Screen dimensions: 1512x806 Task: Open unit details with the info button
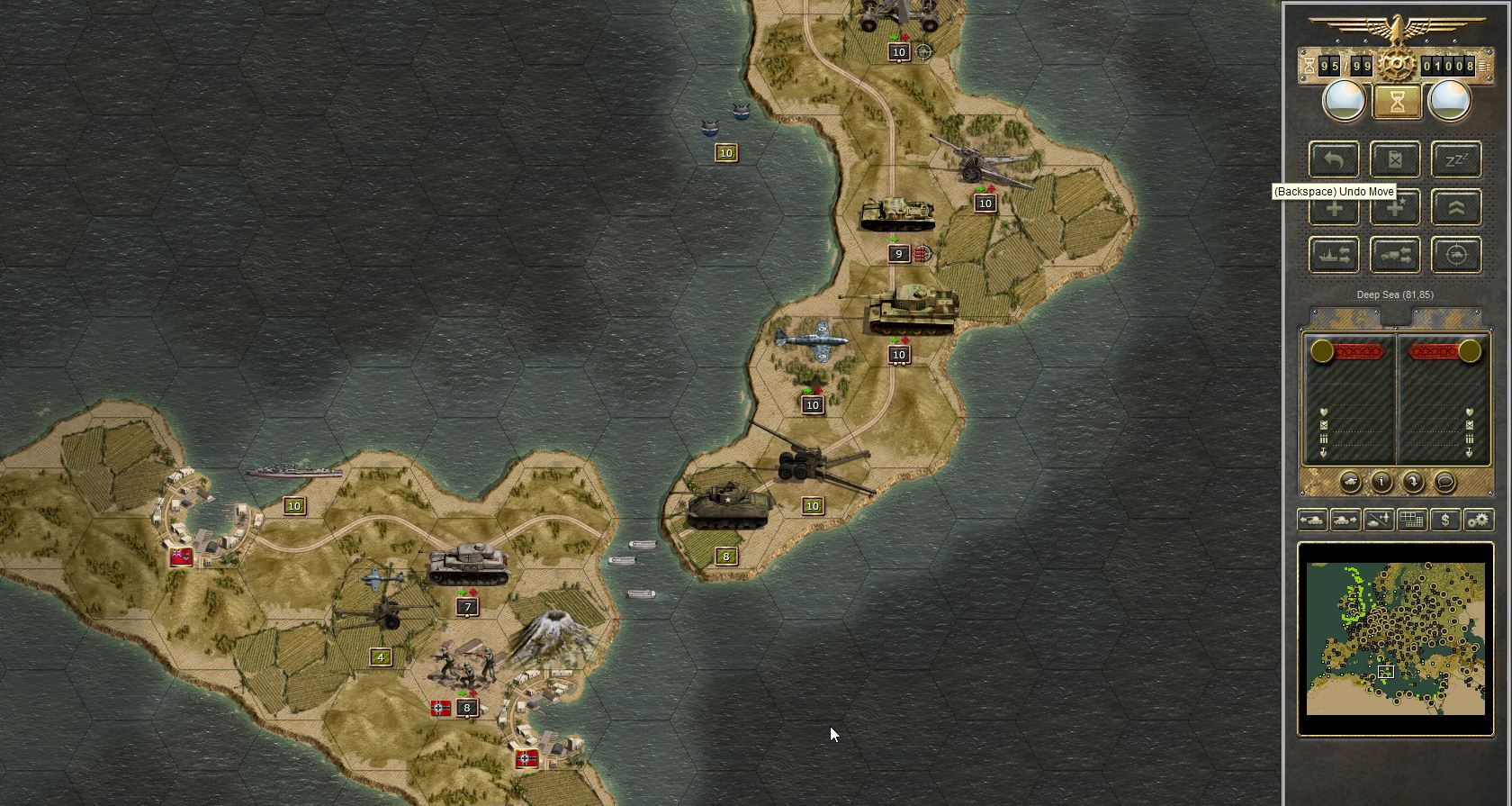click(1381, 482)
